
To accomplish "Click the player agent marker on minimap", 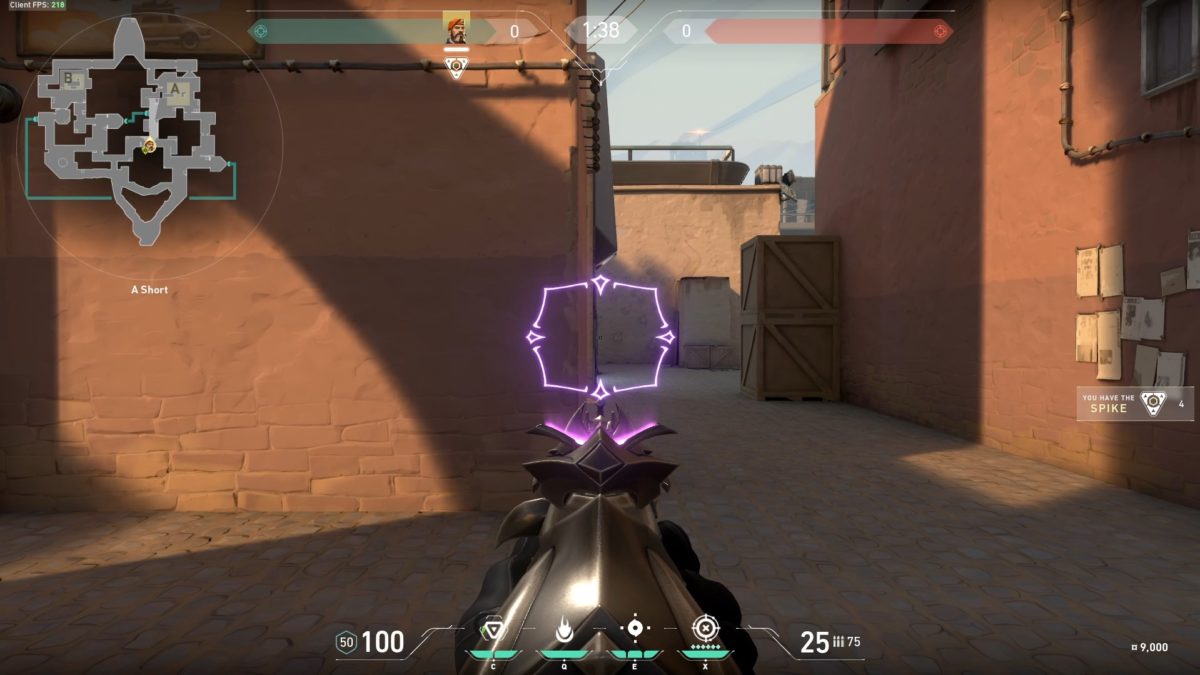I will coord(149,146).
